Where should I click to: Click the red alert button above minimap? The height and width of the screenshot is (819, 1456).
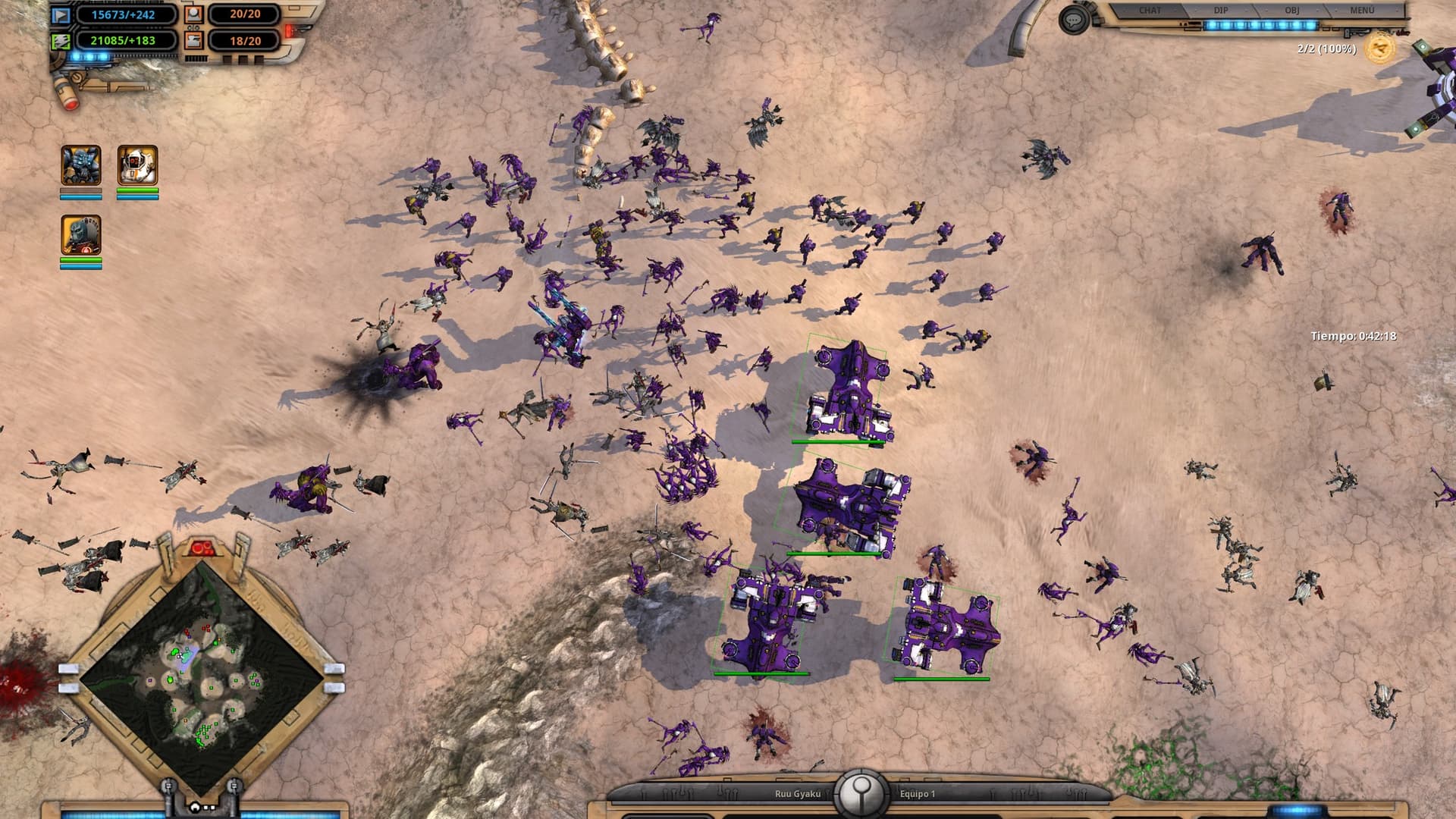[201, 548]
